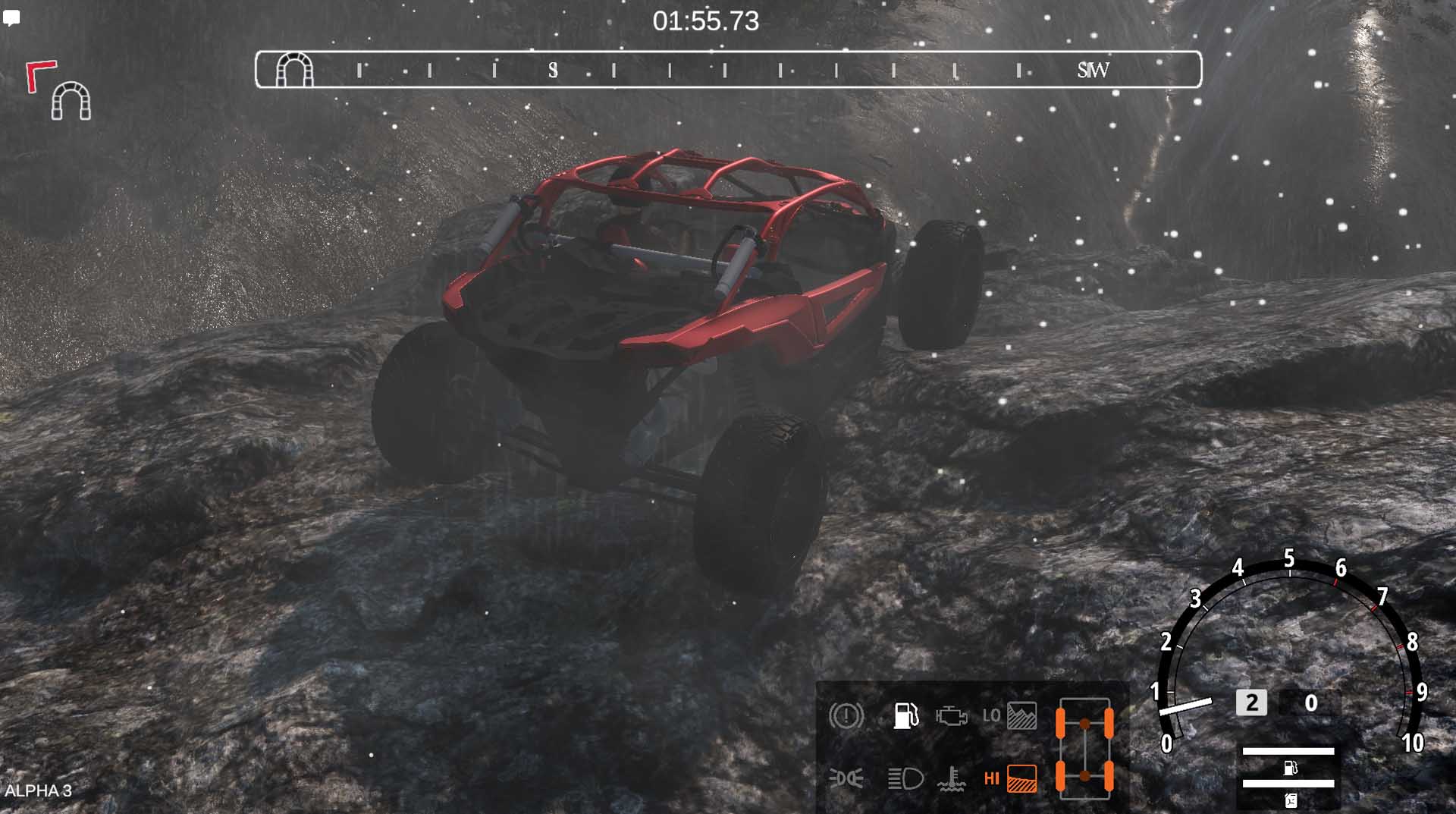Screen dimensions: 1456x814
Task: Toggle the auxiliary light bar icon
Action: (x=846, y=778)
